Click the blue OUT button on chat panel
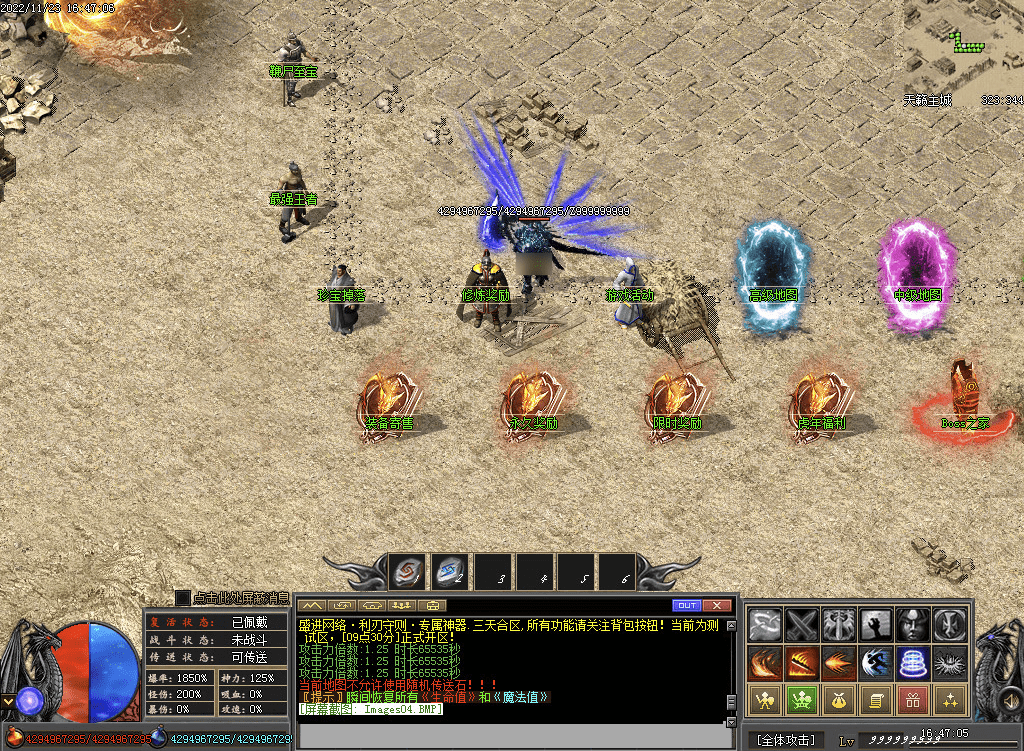This screenshot has width=1024, height=751. [x=687, y=606]
